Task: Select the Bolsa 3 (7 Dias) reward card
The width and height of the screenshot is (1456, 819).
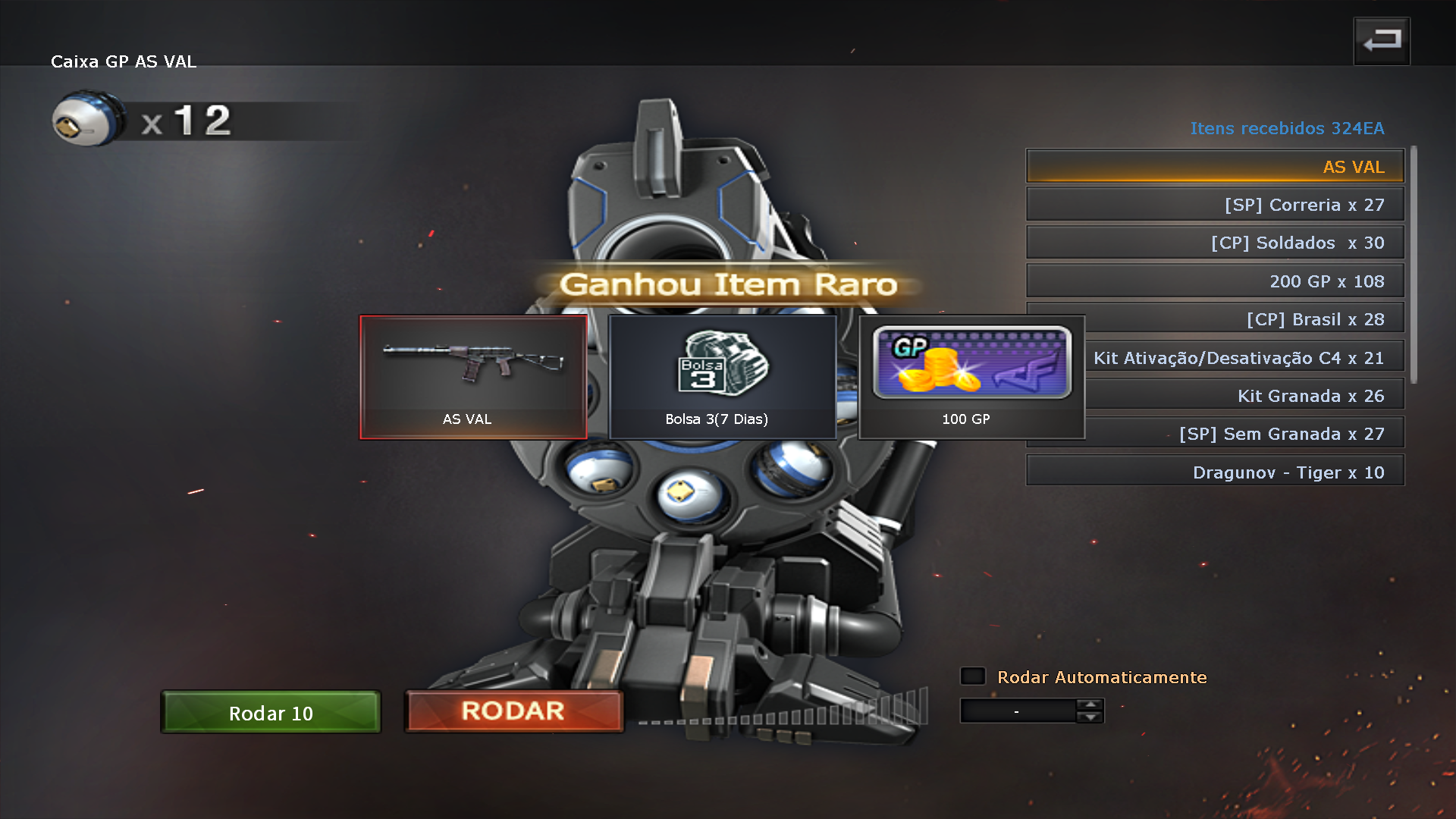Action: click(x=722, y=377)
